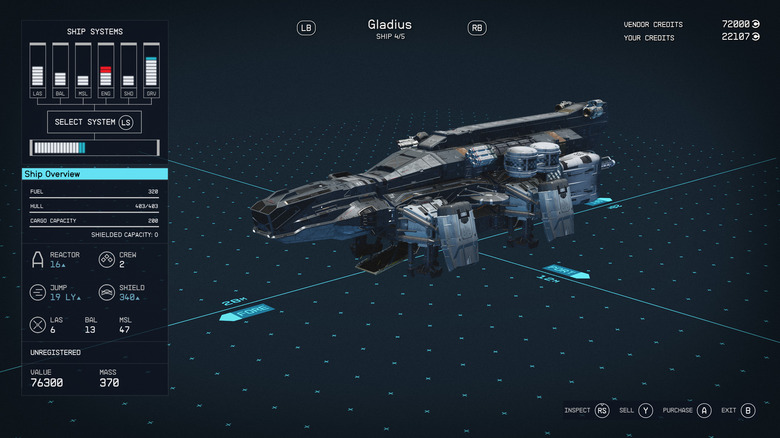
Task: Exit the ship vendor screen
Action: (737, 410)
